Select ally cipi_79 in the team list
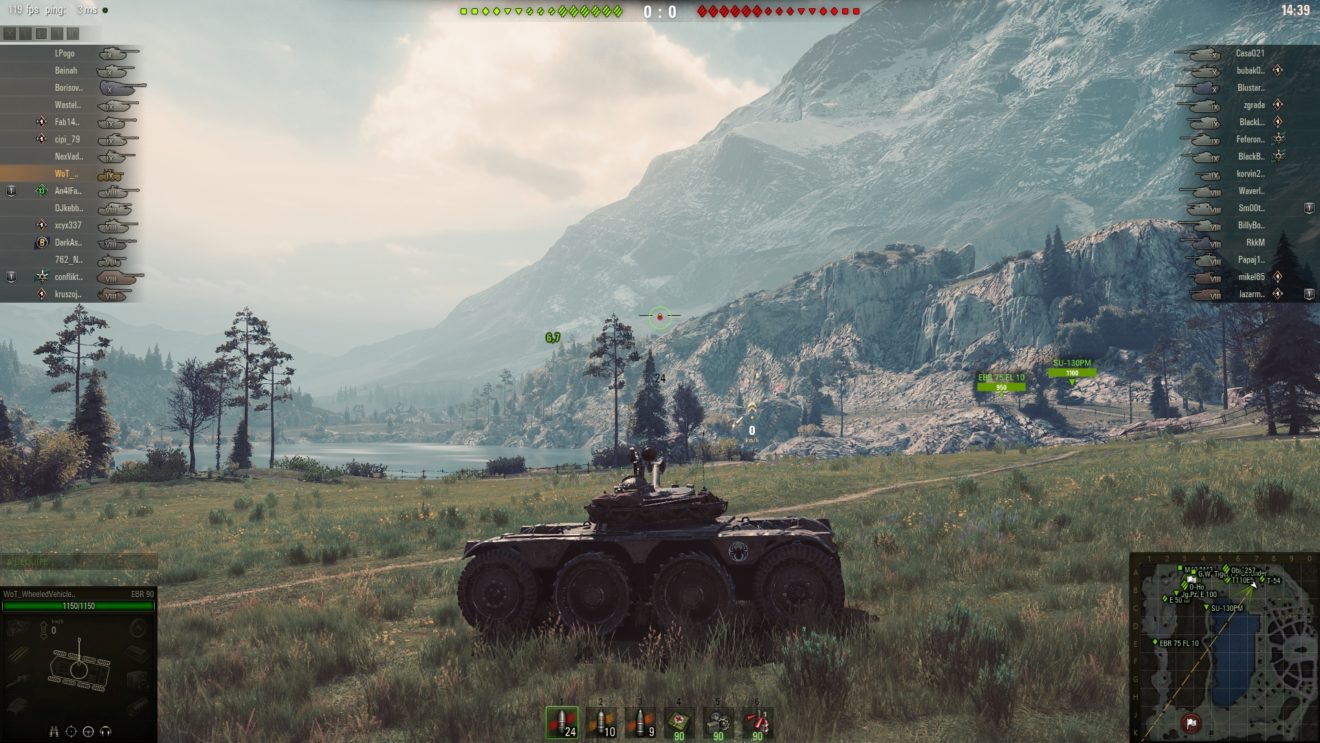The width and height of the screenshot is (1320, 743). click(x=67, y=139)
